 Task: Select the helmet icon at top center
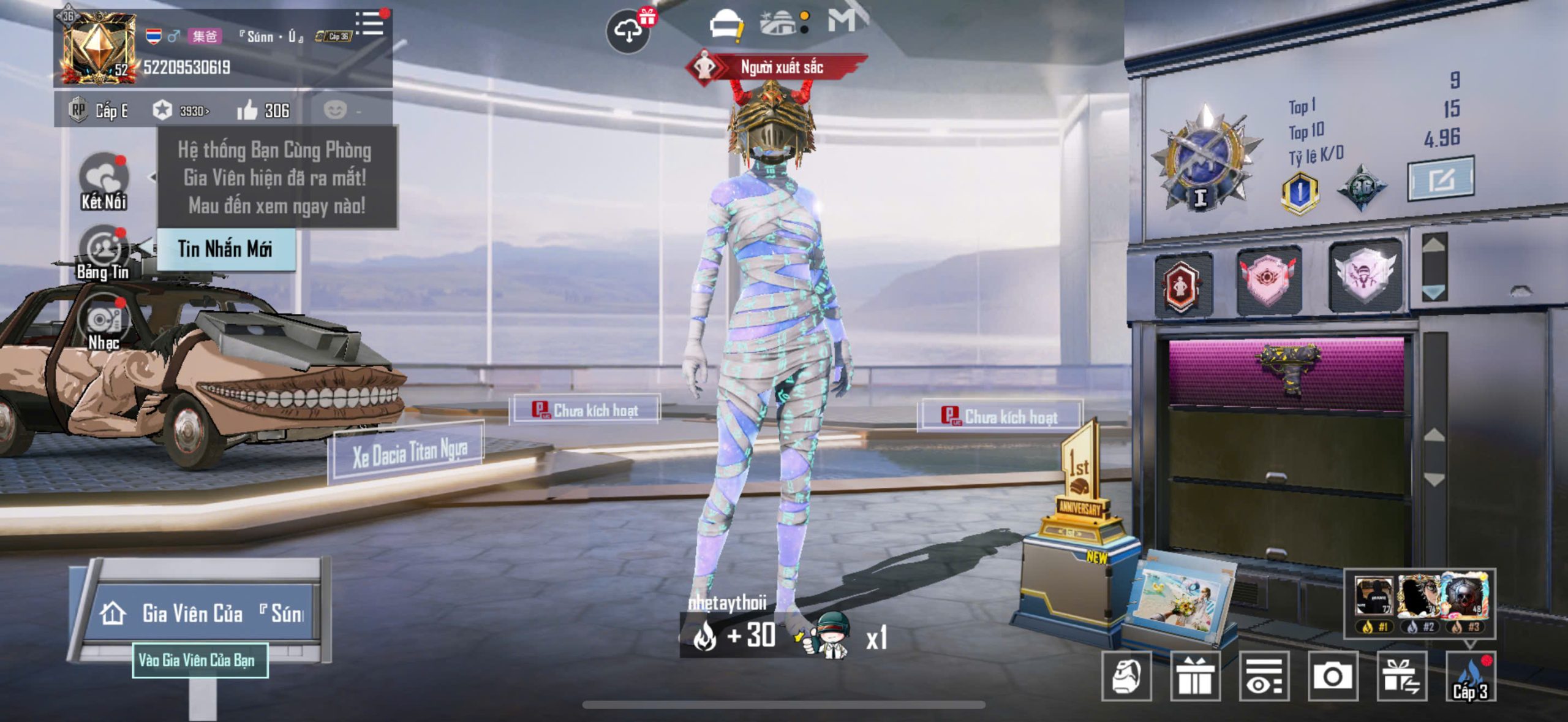click(725, 26)
